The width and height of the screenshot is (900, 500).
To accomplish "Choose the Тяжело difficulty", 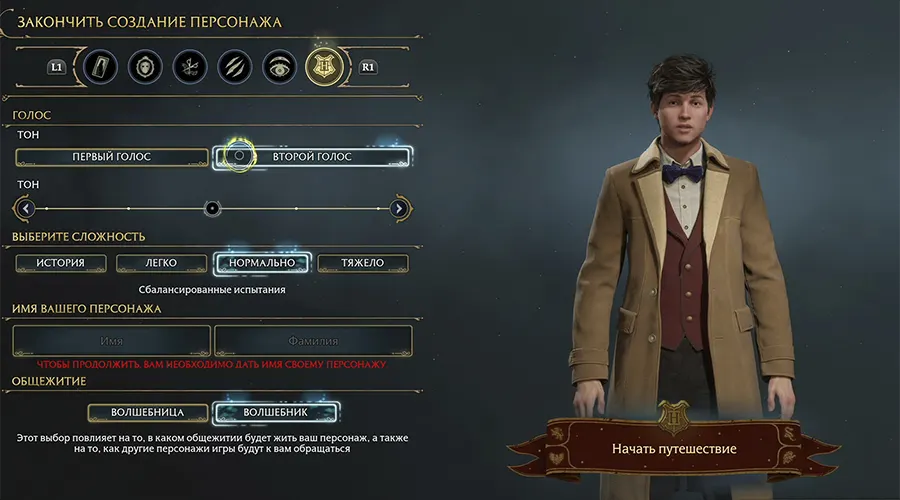I will point(363,263).
